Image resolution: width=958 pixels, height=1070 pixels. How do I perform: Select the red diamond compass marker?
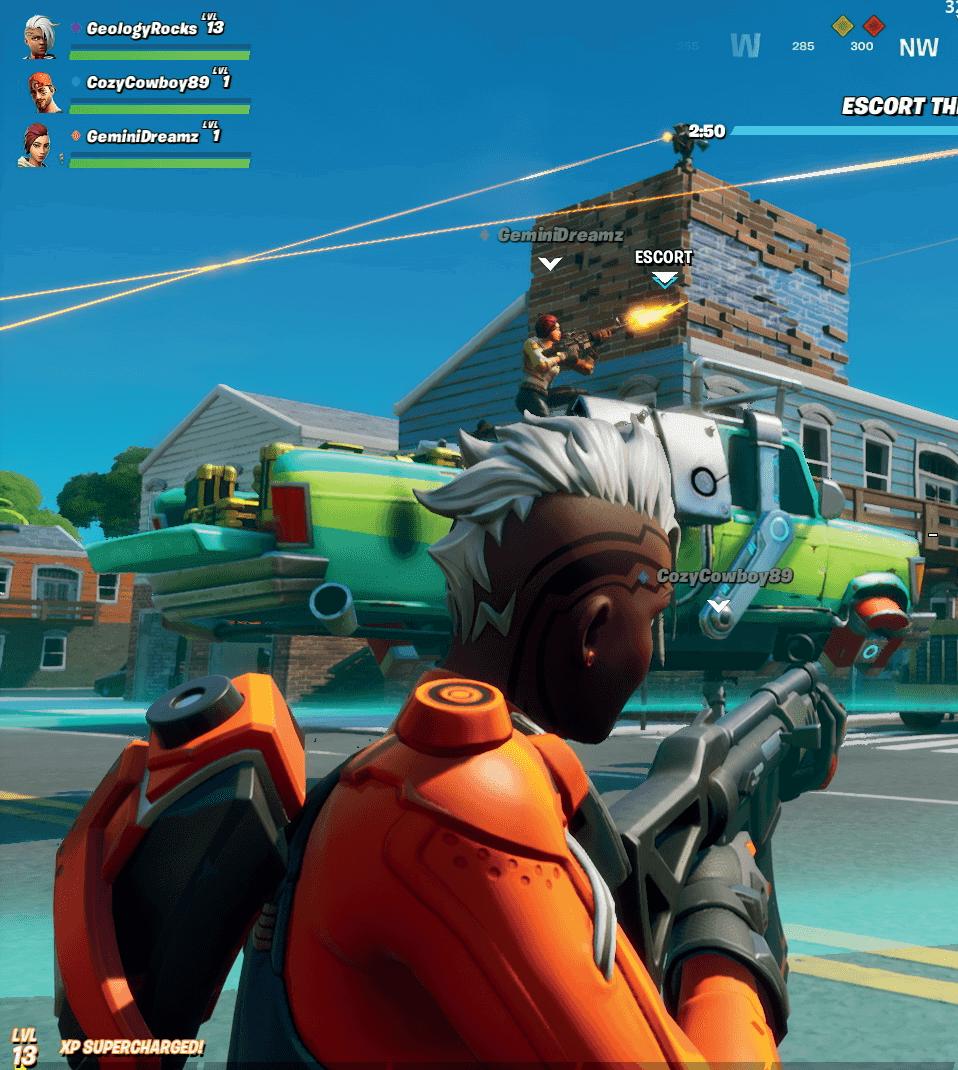[874, 25]
